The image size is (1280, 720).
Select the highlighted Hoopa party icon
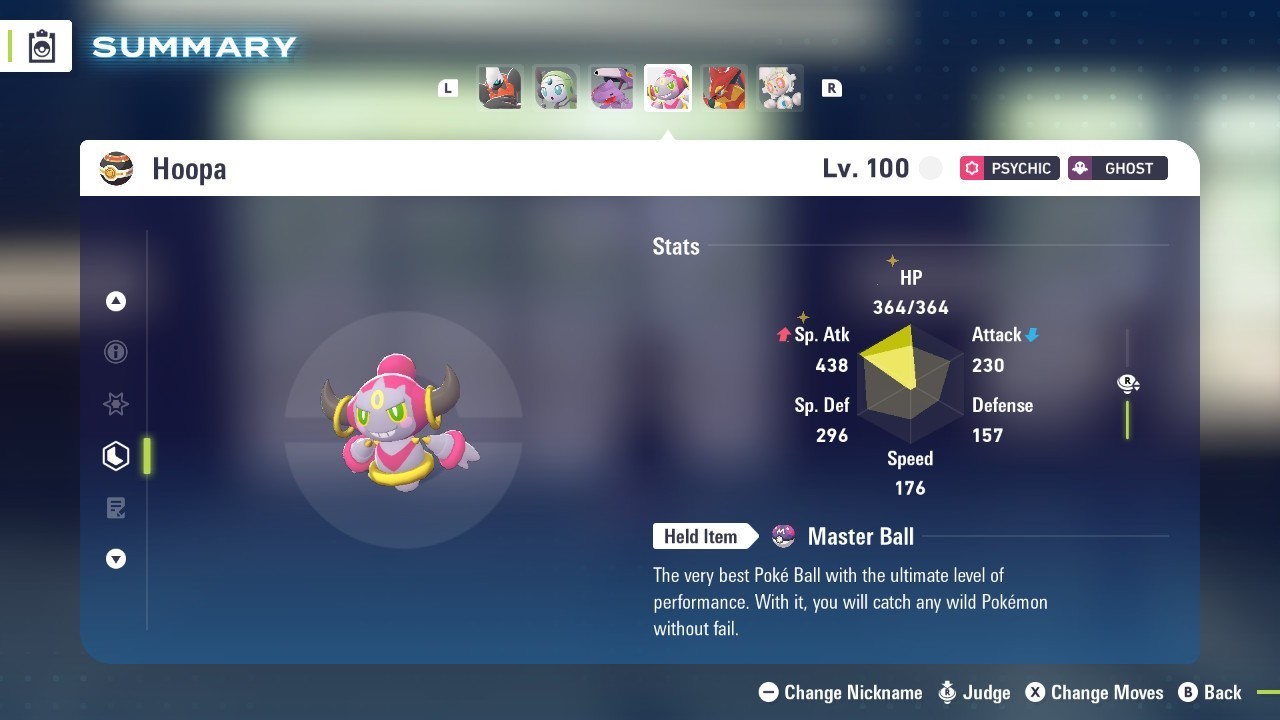coord(668,88)
